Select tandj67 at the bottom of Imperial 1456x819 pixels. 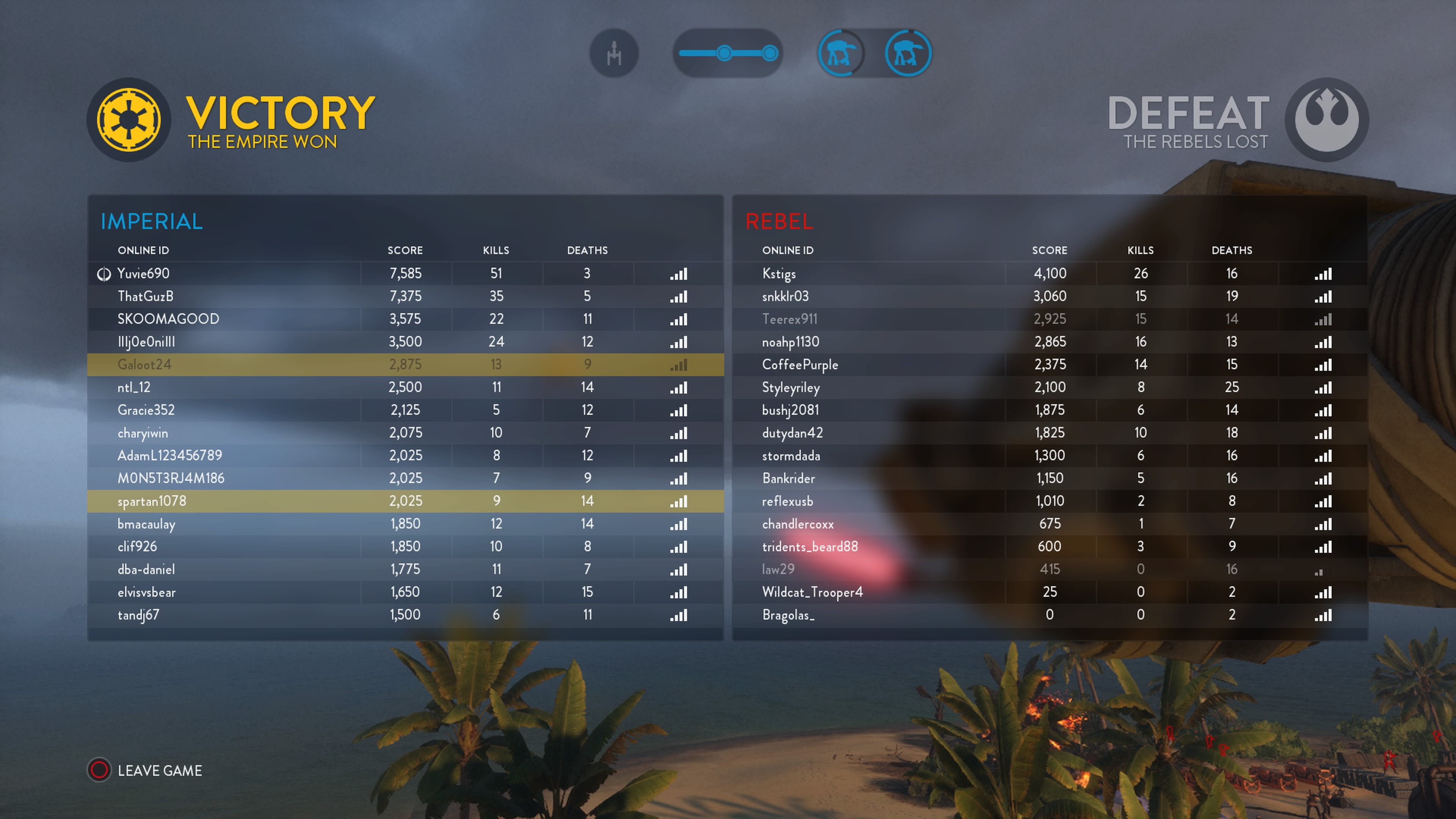coord(138,615)
